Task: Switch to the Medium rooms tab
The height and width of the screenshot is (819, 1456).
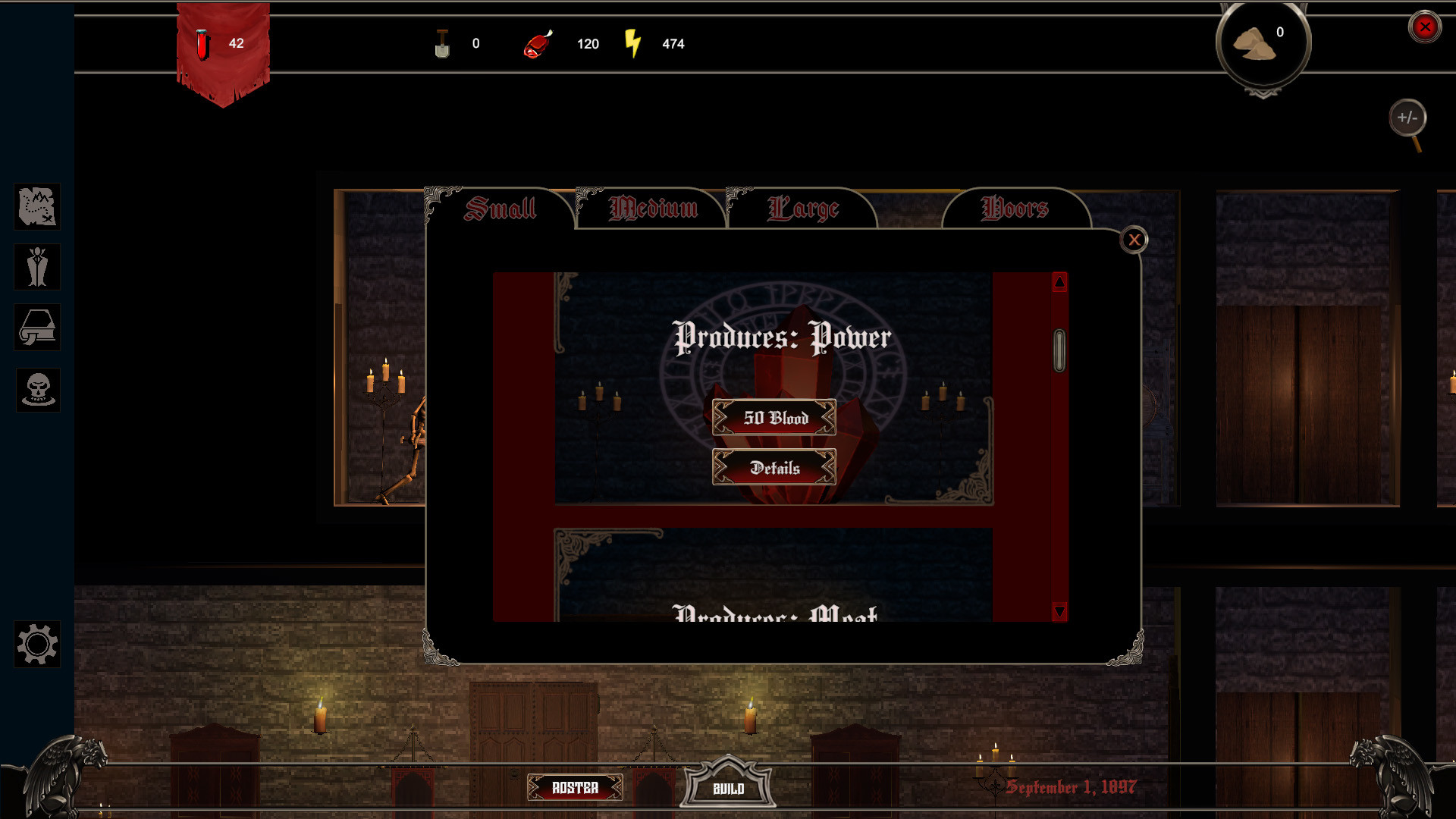Action: (x=654, y=207)
